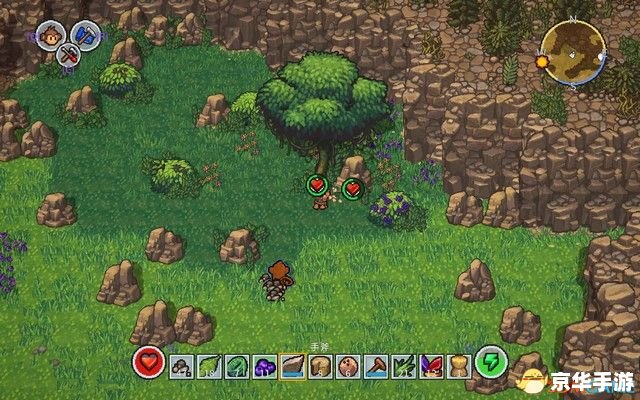Viewport: 640px width, 400px height.
Task: Choose the highlighted stone hand axe slot
Action: (x=293, y=366)
